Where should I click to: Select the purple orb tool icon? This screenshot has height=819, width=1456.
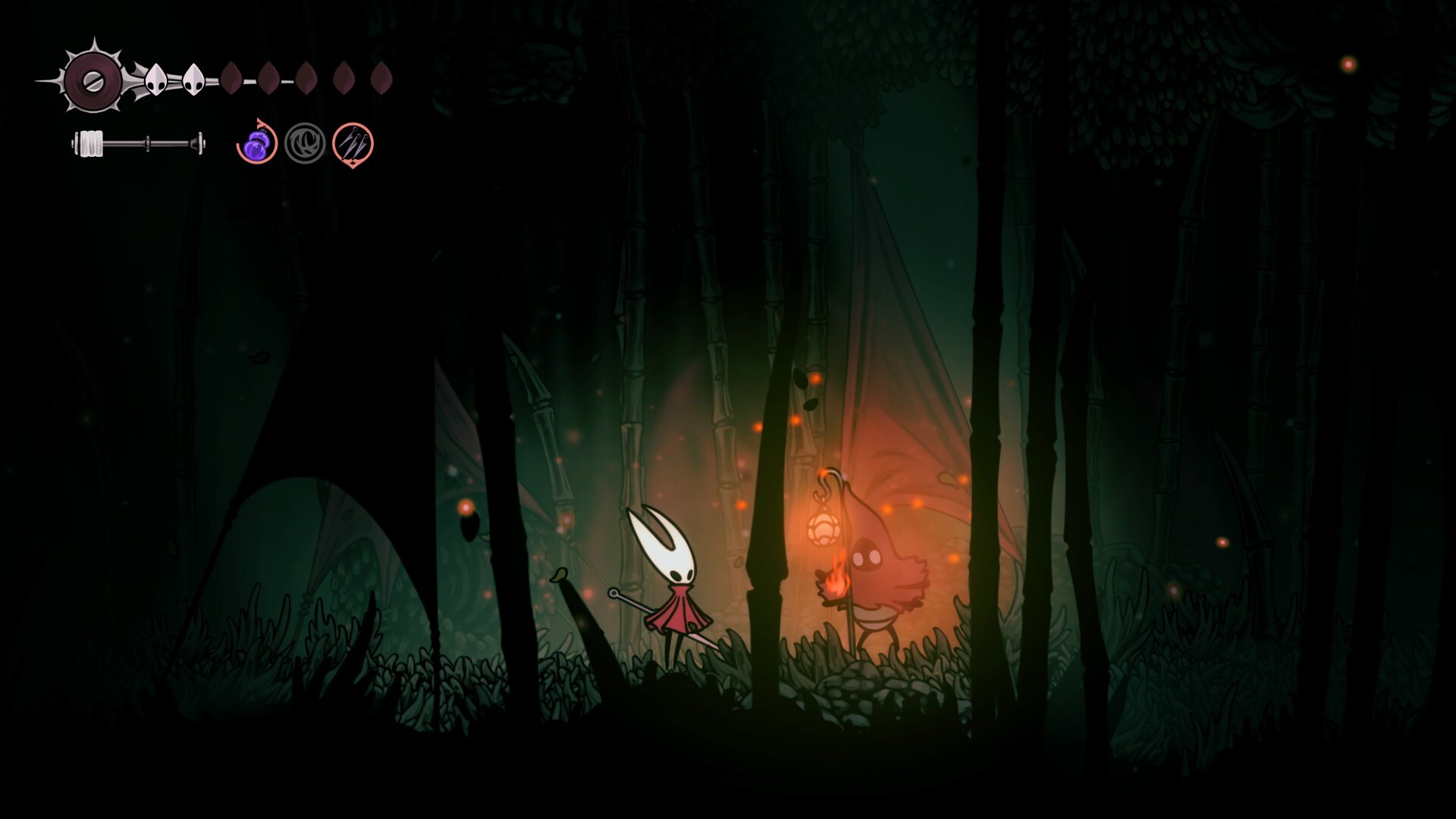[x=256, y=143]
